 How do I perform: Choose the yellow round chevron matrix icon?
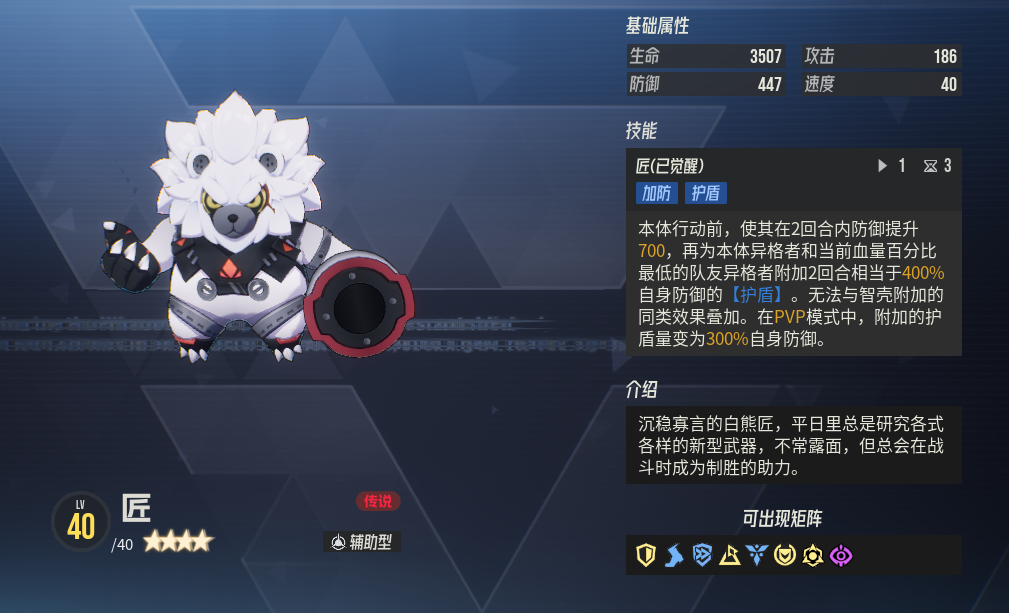pyautogui.click(x=785, y=555)
